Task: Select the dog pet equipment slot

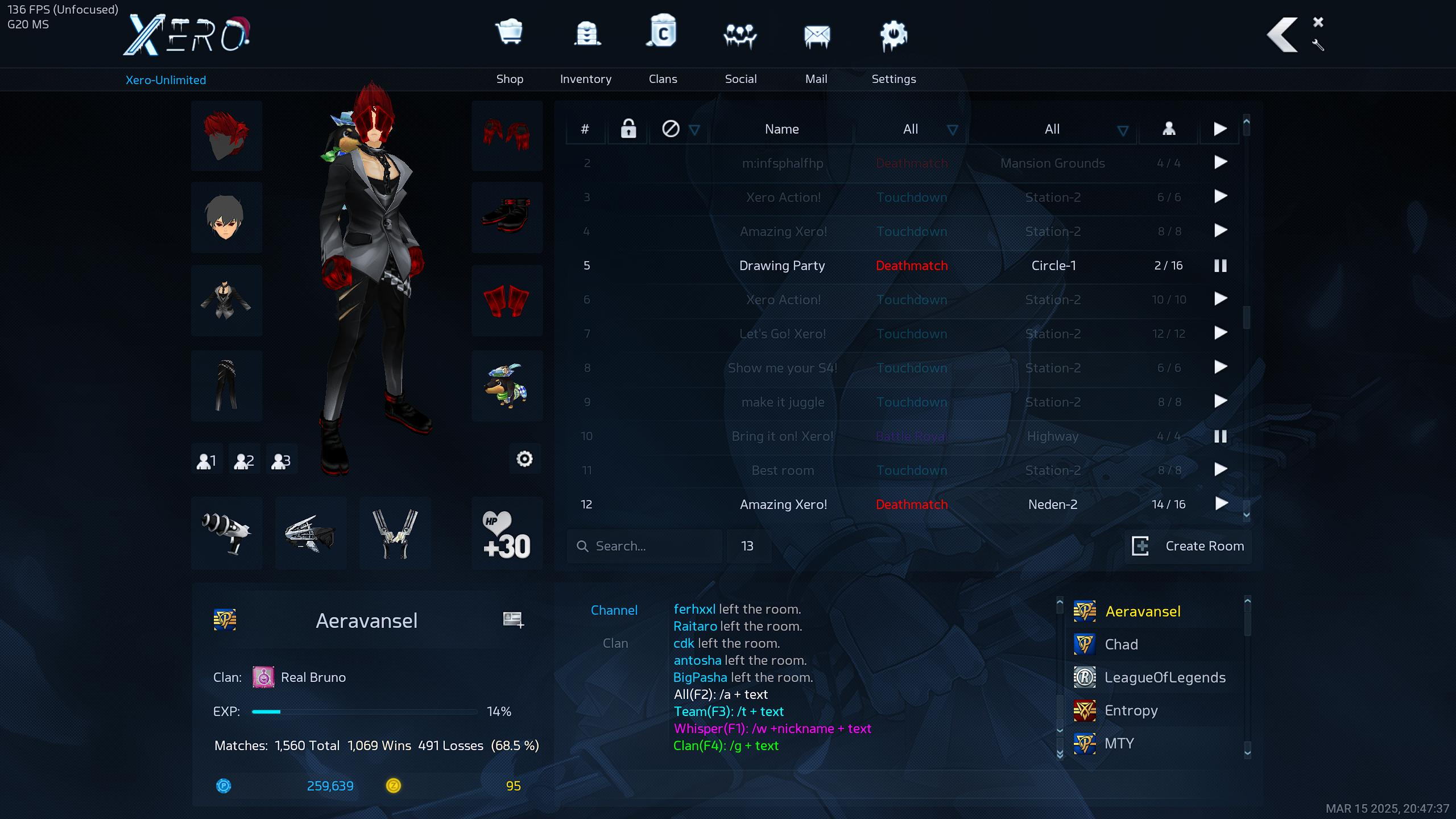Action: (507, 386)
